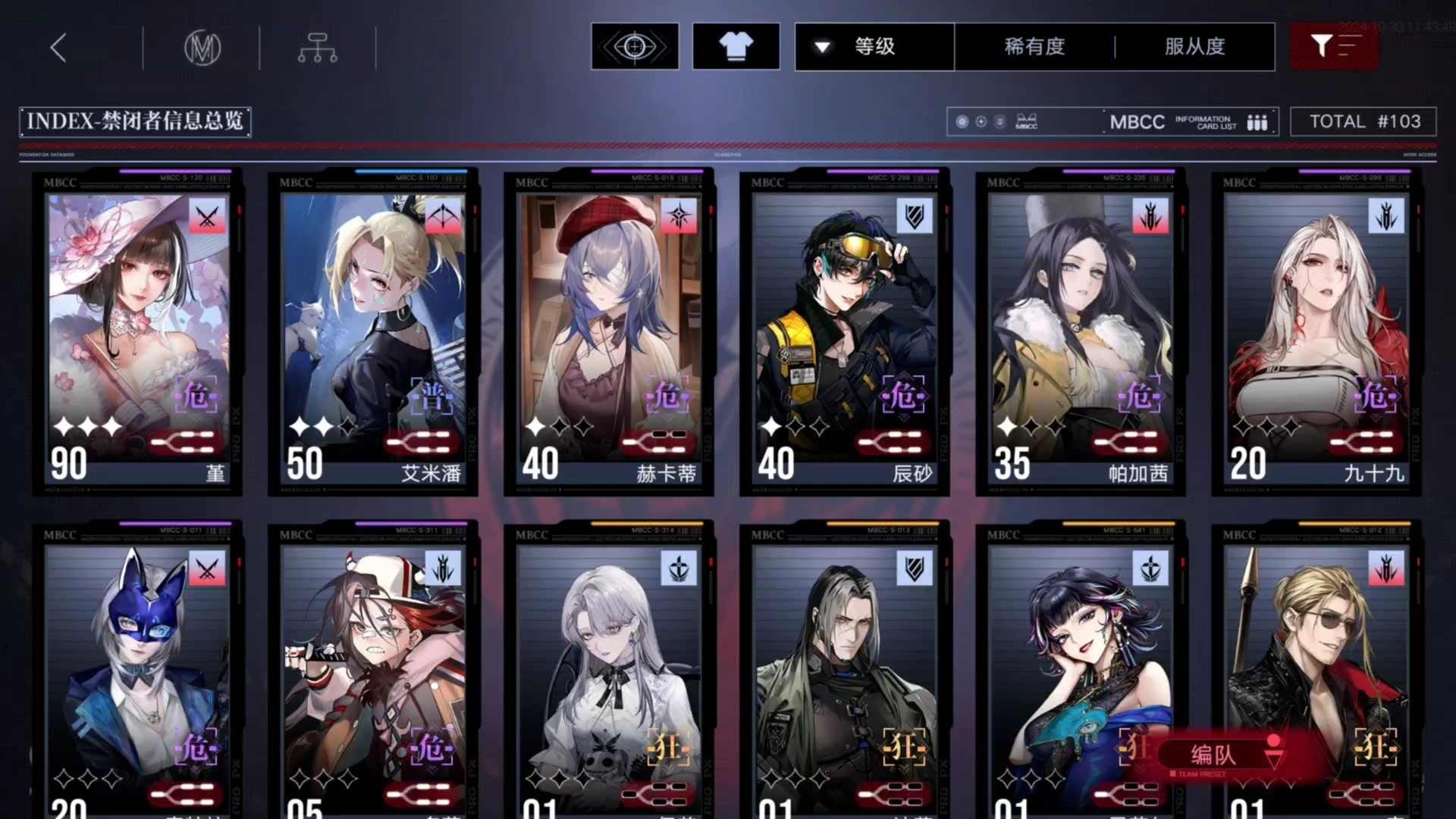Open the circular M emblem icon
The image size is (1456, 819).
(203, 47)
